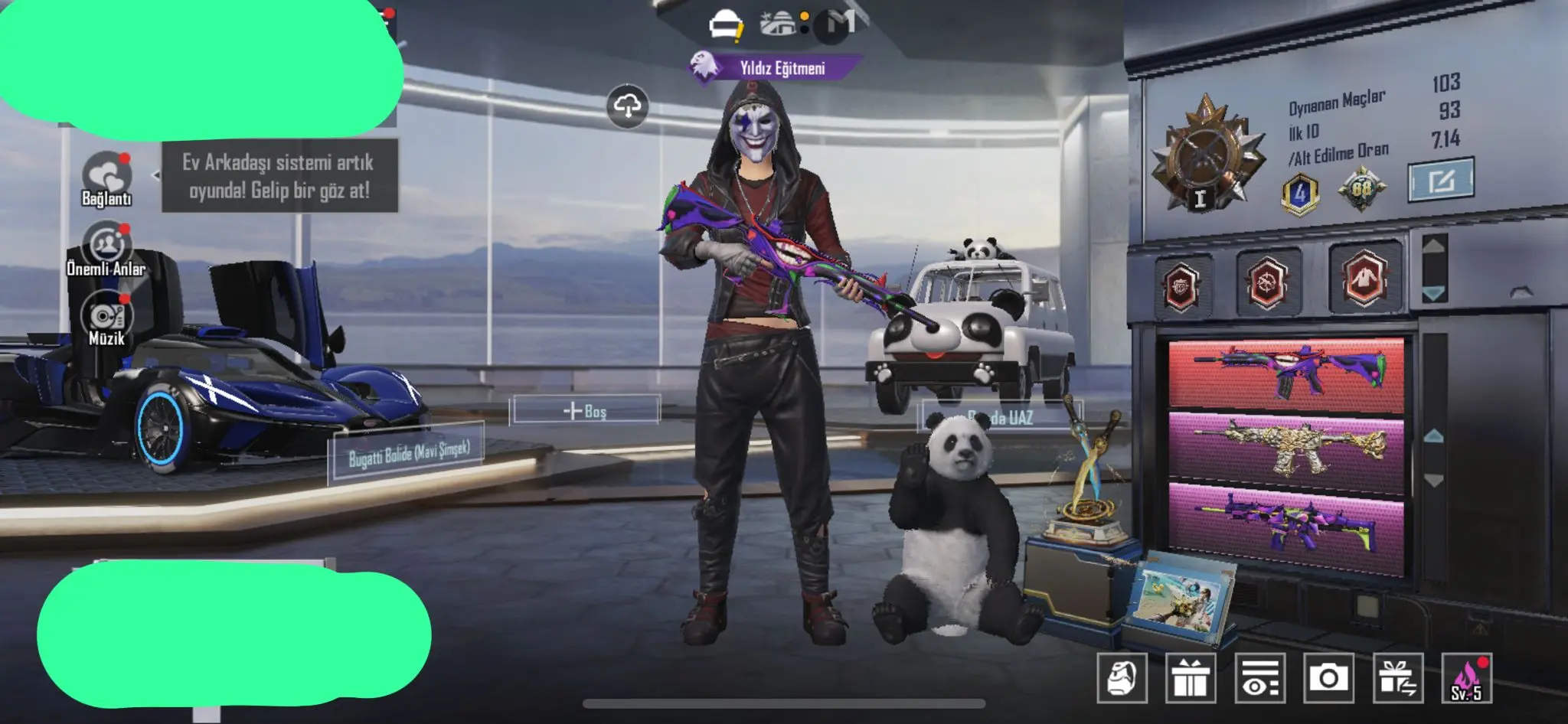Click the teal down arrow beside badges

click(x=1433, y=294)
